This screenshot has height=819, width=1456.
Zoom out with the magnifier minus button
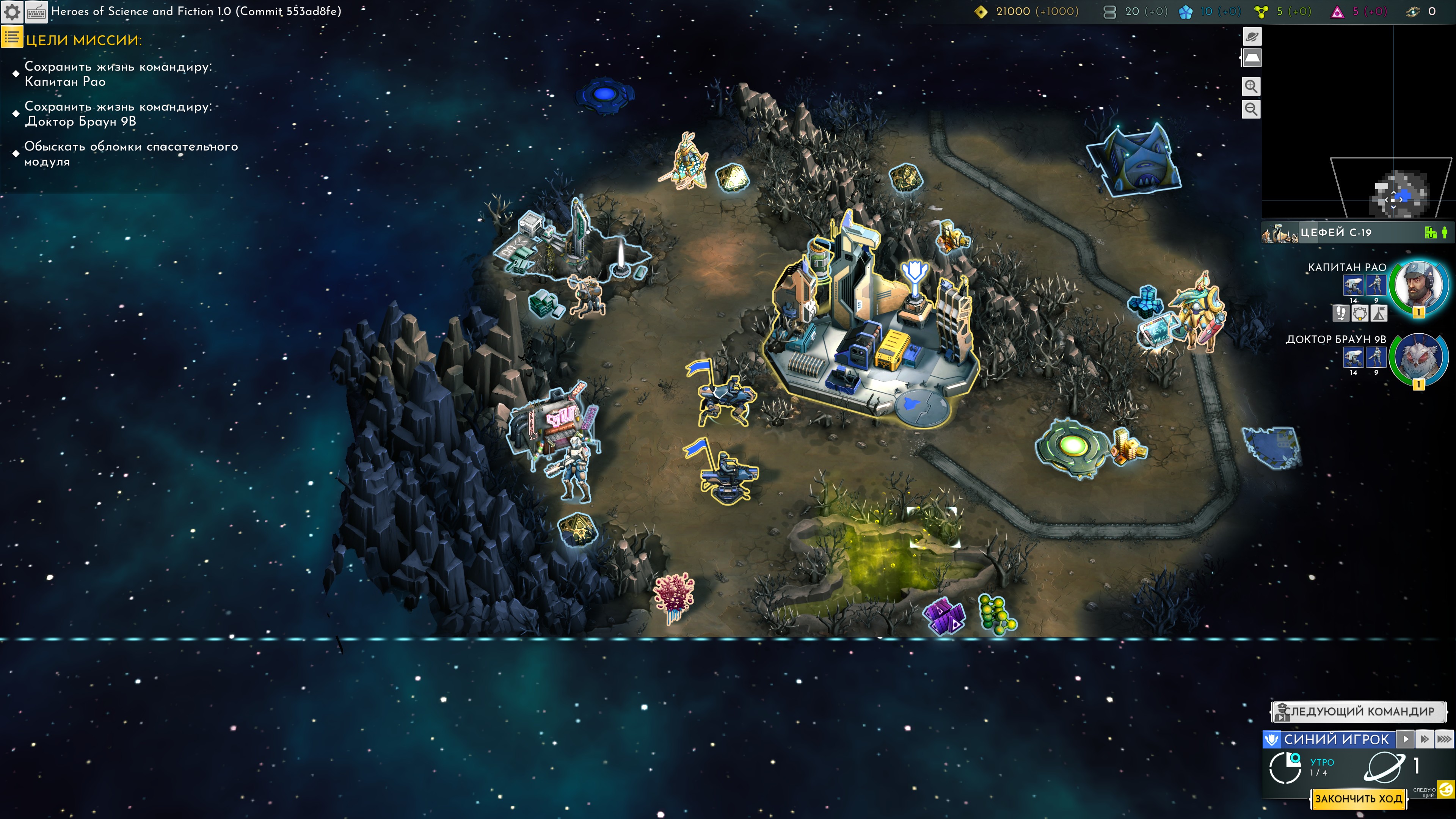tap(1251, 109)
